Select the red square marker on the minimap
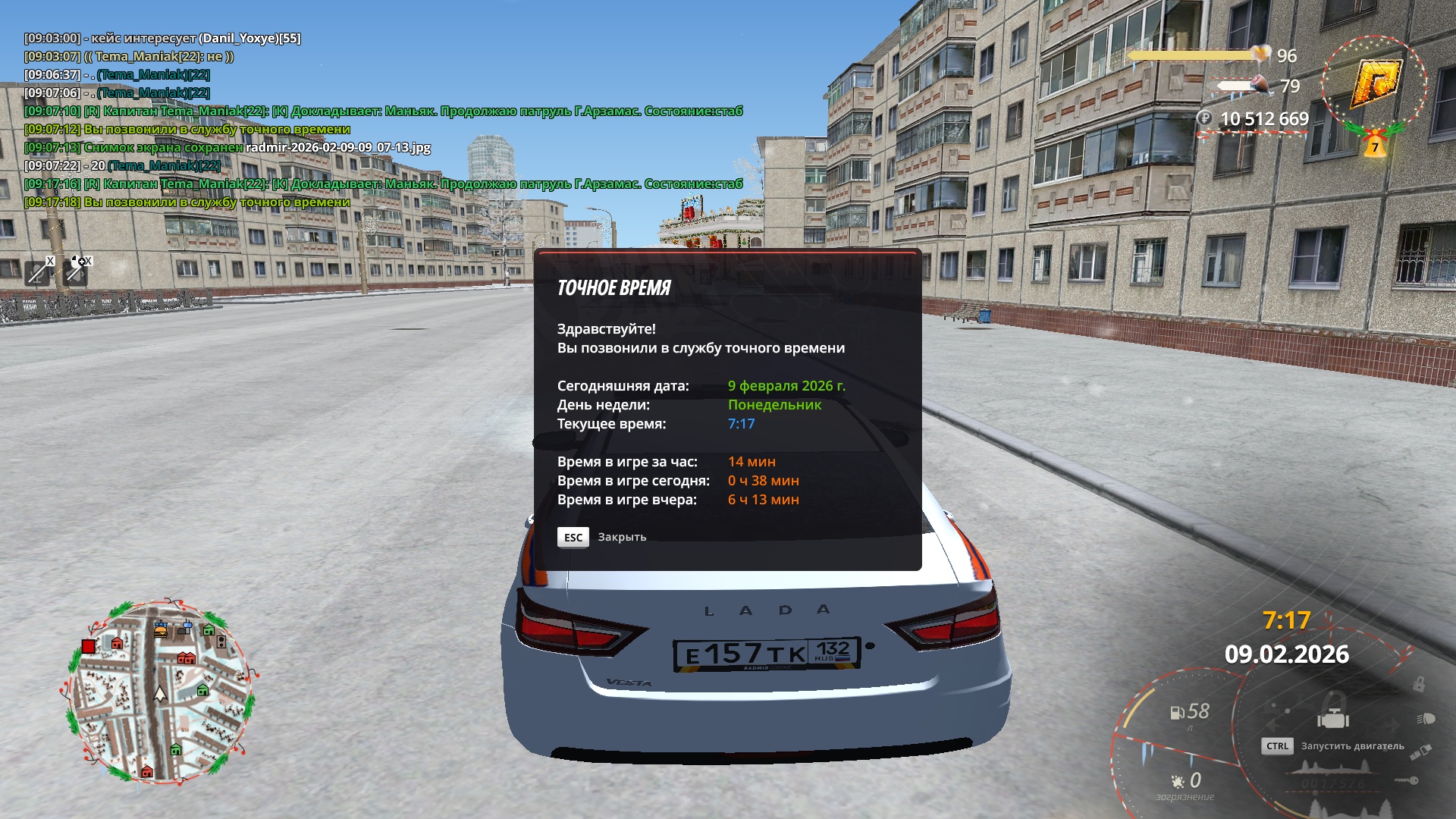The height and width of the screenshot is (819, 1456). coord(89,646)
